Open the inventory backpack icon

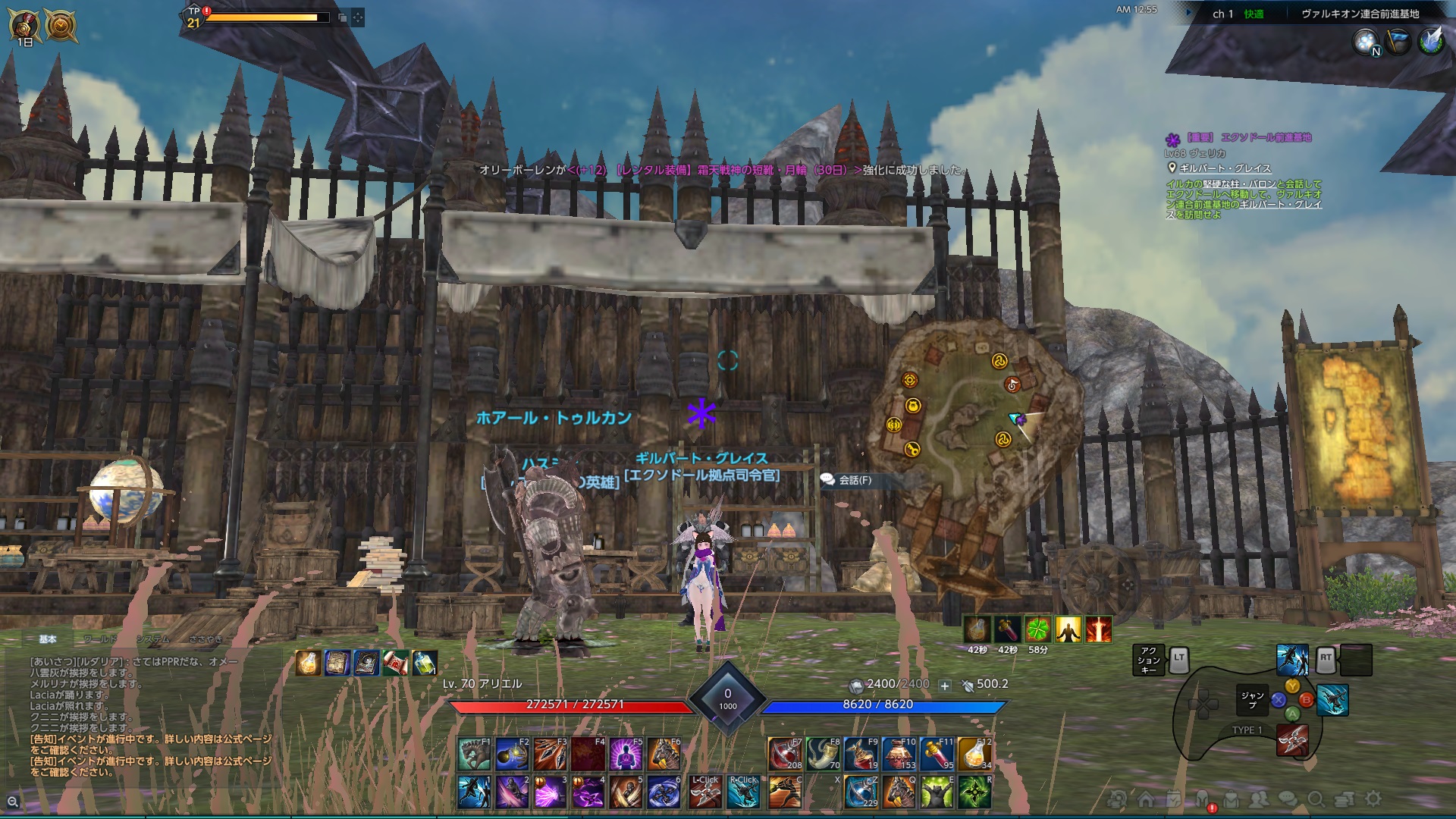coord(1231,798)
